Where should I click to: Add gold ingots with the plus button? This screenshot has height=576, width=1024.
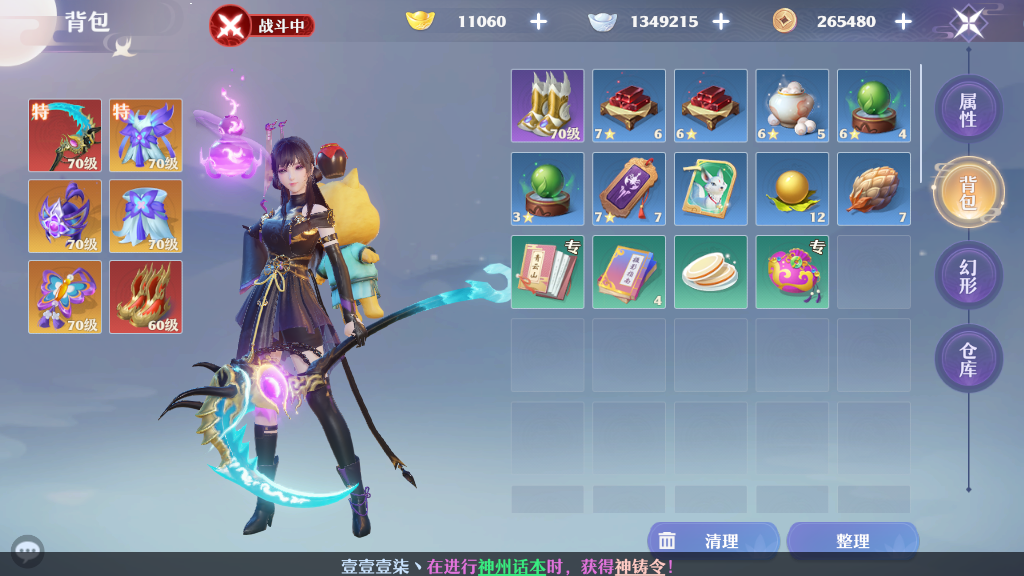(538, 22)
